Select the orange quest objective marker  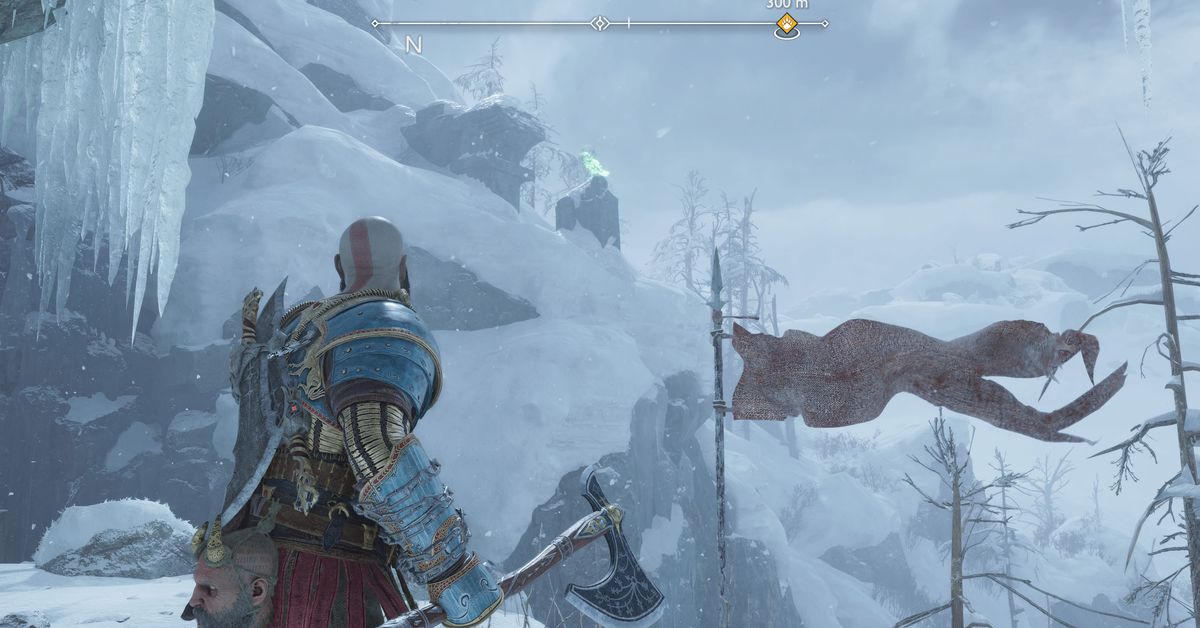(x=787, y=24)
